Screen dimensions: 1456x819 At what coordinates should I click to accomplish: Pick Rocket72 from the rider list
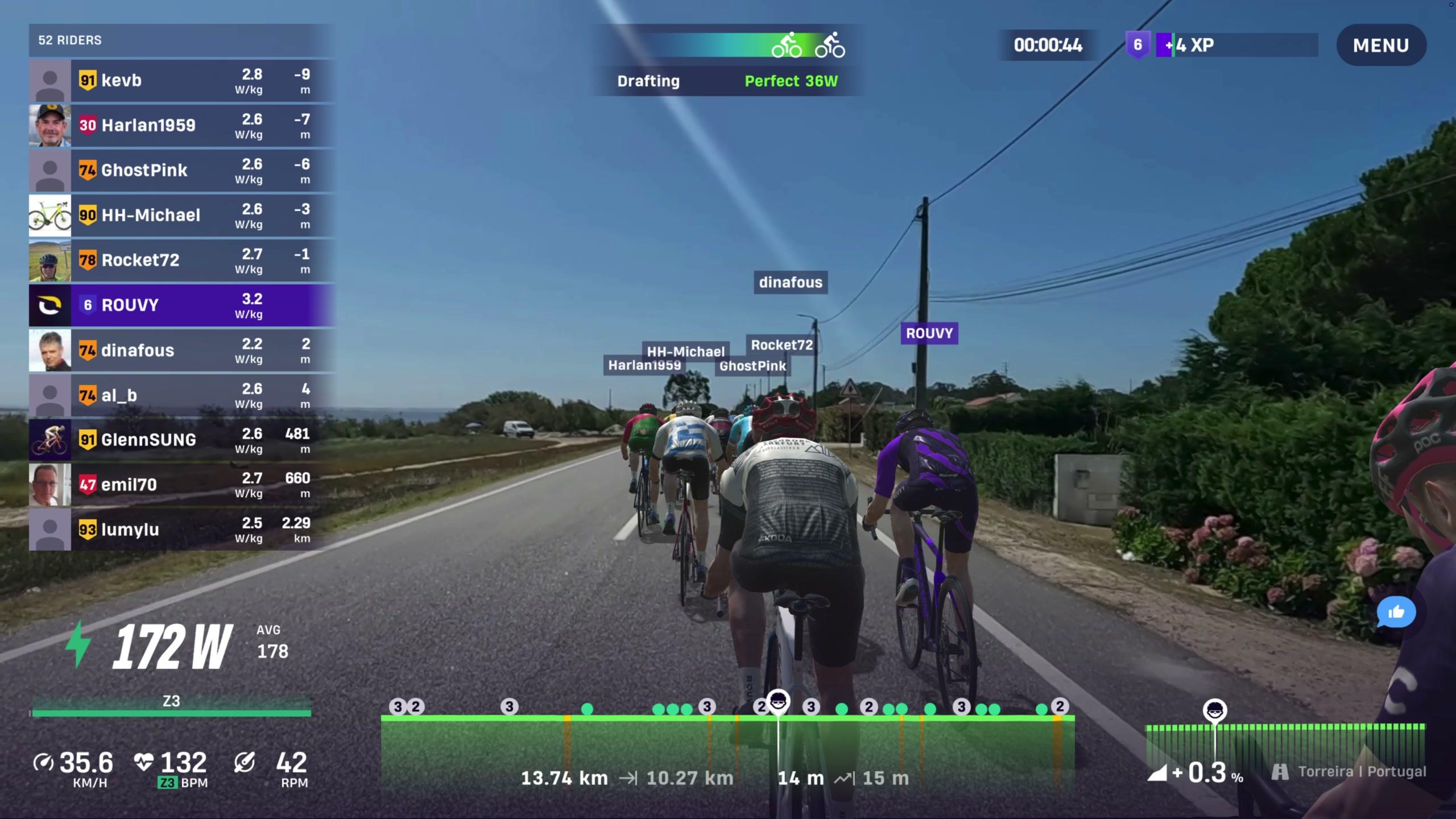pyautogui.click(x=182, y=260)
